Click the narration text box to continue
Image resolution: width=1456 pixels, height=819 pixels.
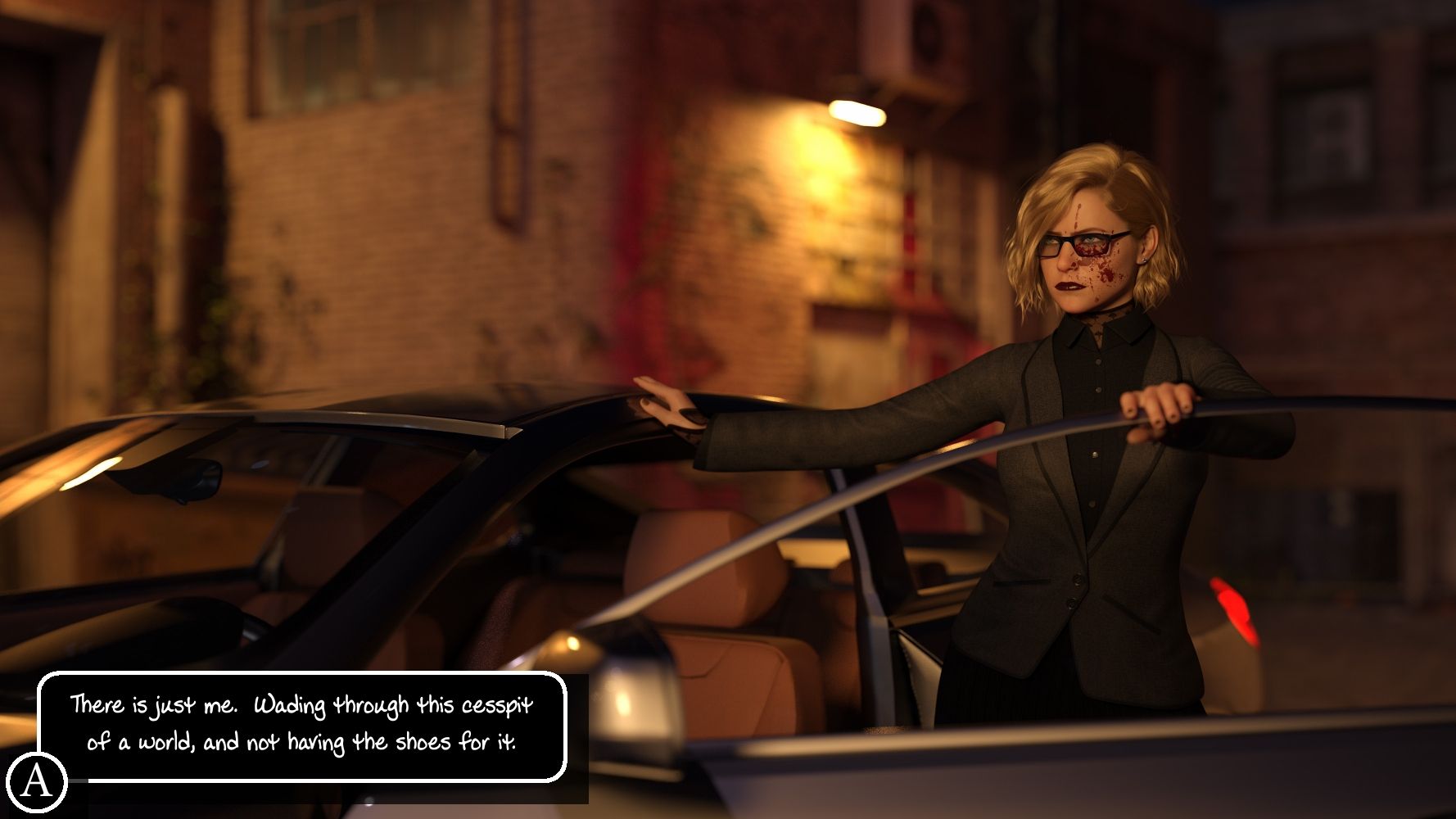click(x=302, y=725)
